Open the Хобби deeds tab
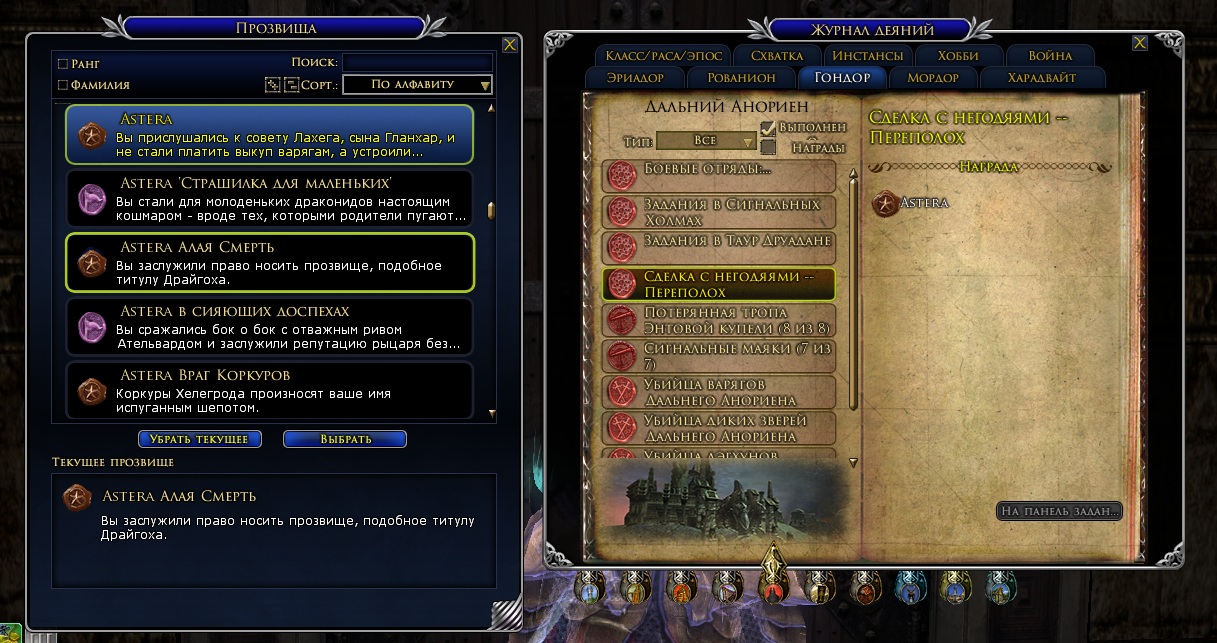 [x=958, y=56]
